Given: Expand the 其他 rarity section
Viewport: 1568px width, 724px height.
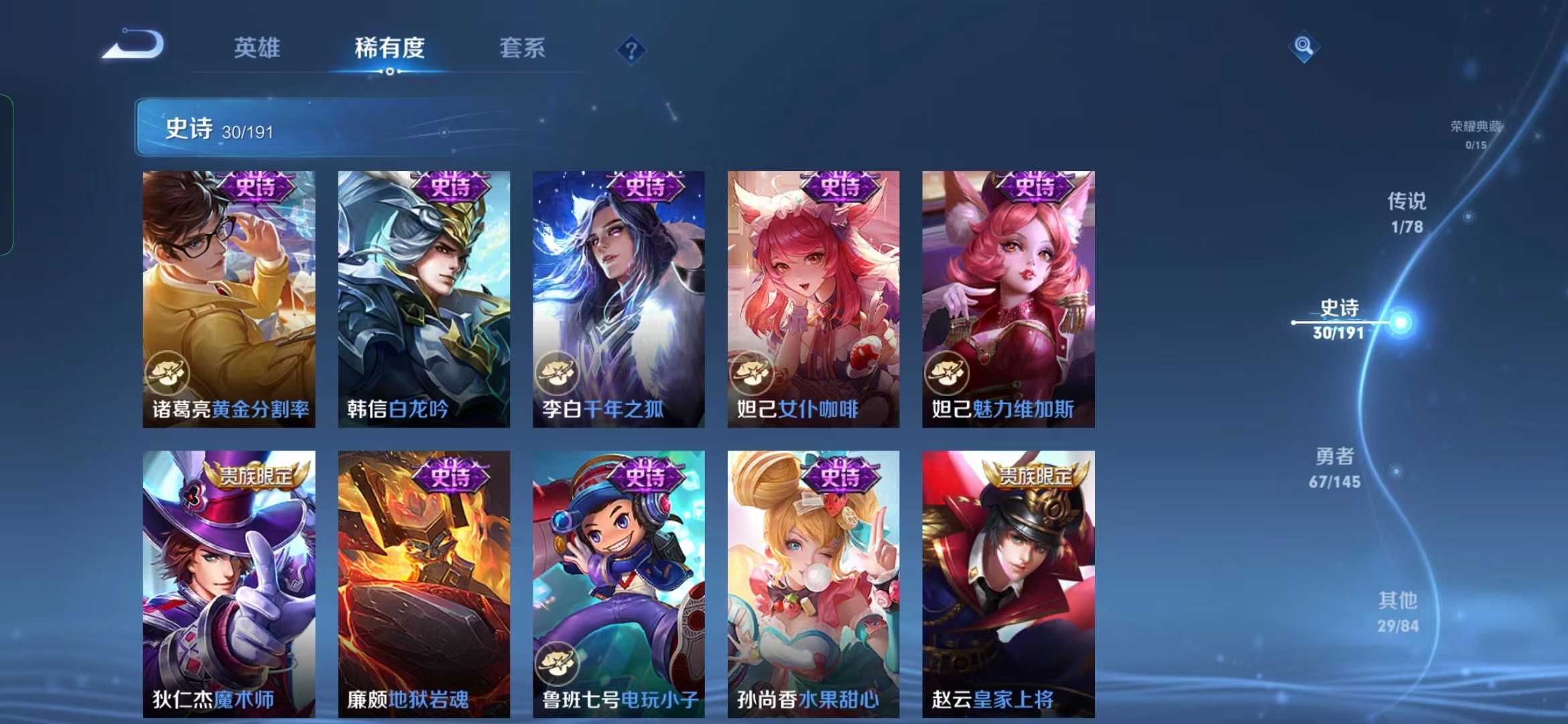Looking at the screenshot, I should tap(1400, 611).
